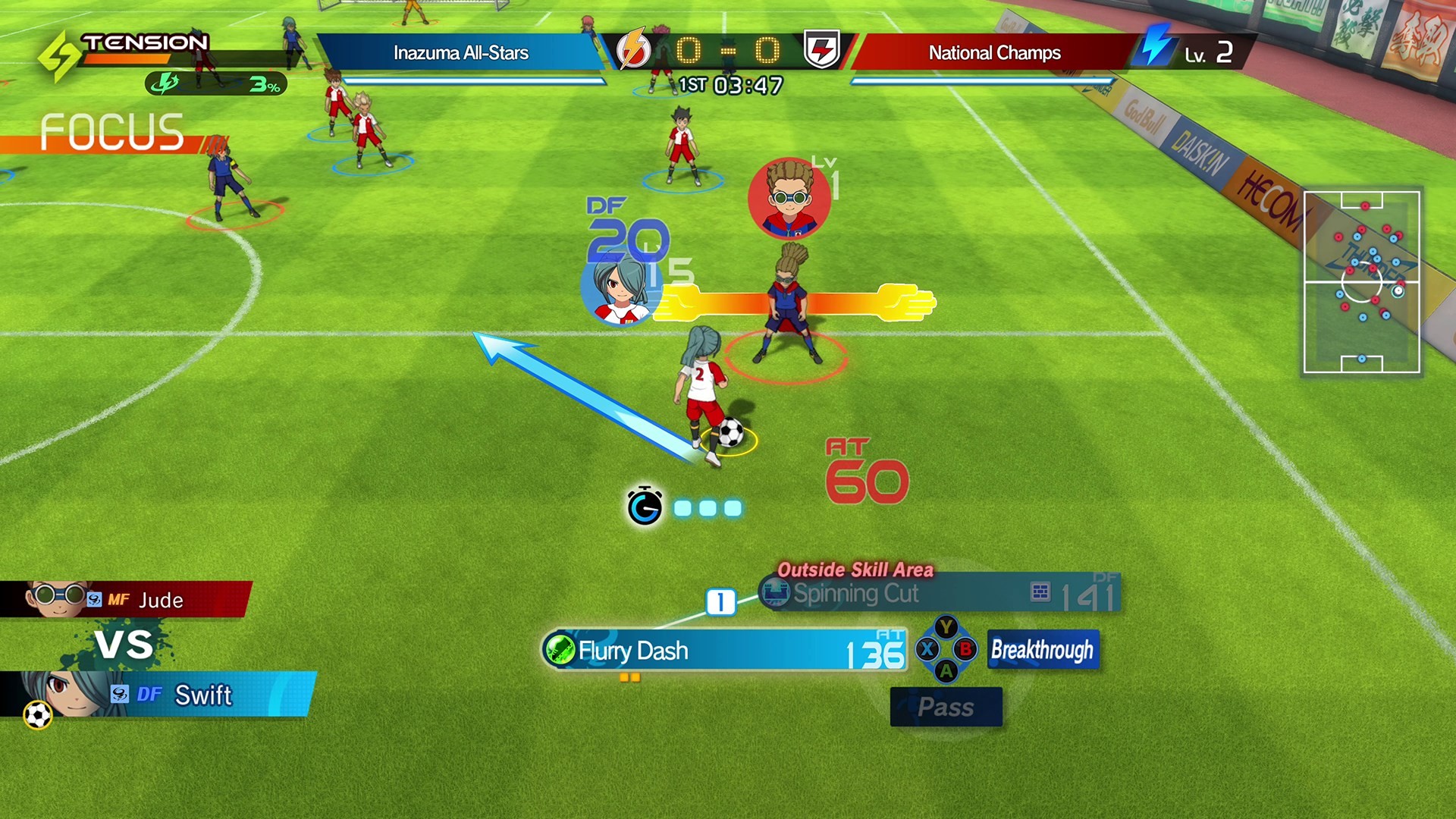Click the pitch minimap

[x=1361, y=282]
